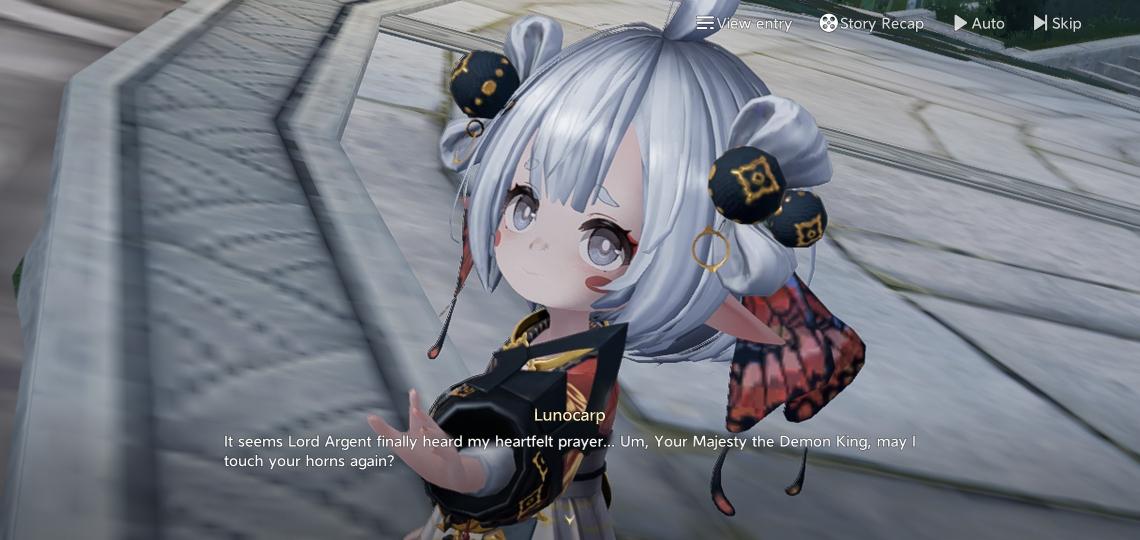The height and width of the screenshot is (540, 1140).
Task: Skip the current cutscene
Action: pos(1057,23)
